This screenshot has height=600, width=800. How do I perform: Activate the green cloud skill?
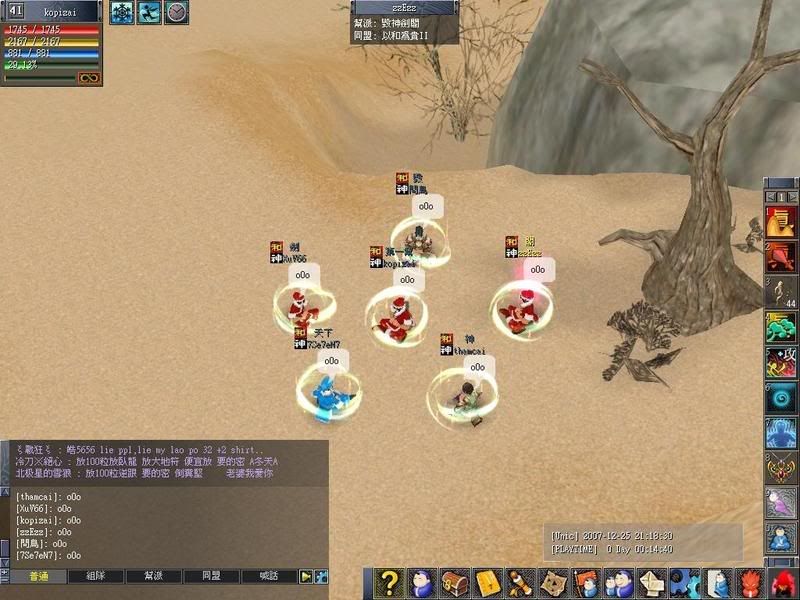tap(781, 327)
